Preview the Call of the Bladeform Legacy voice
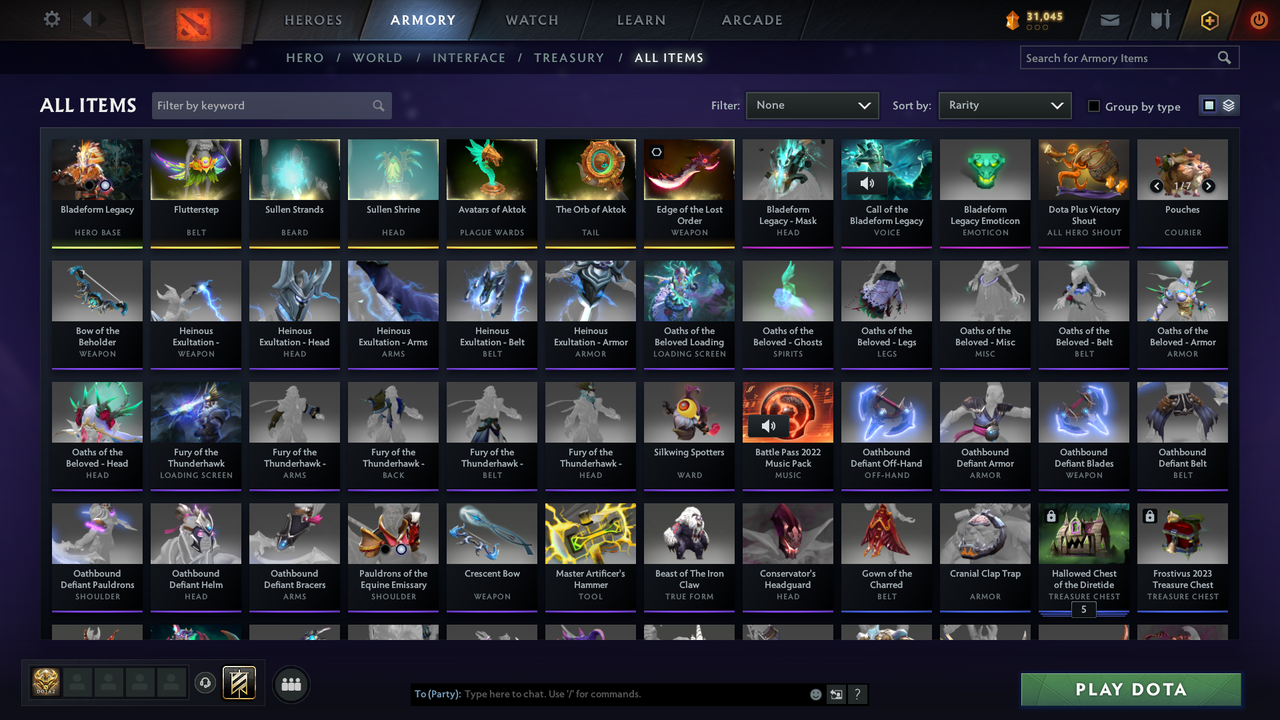This screenshot has height=720, width=1280. 868,183
